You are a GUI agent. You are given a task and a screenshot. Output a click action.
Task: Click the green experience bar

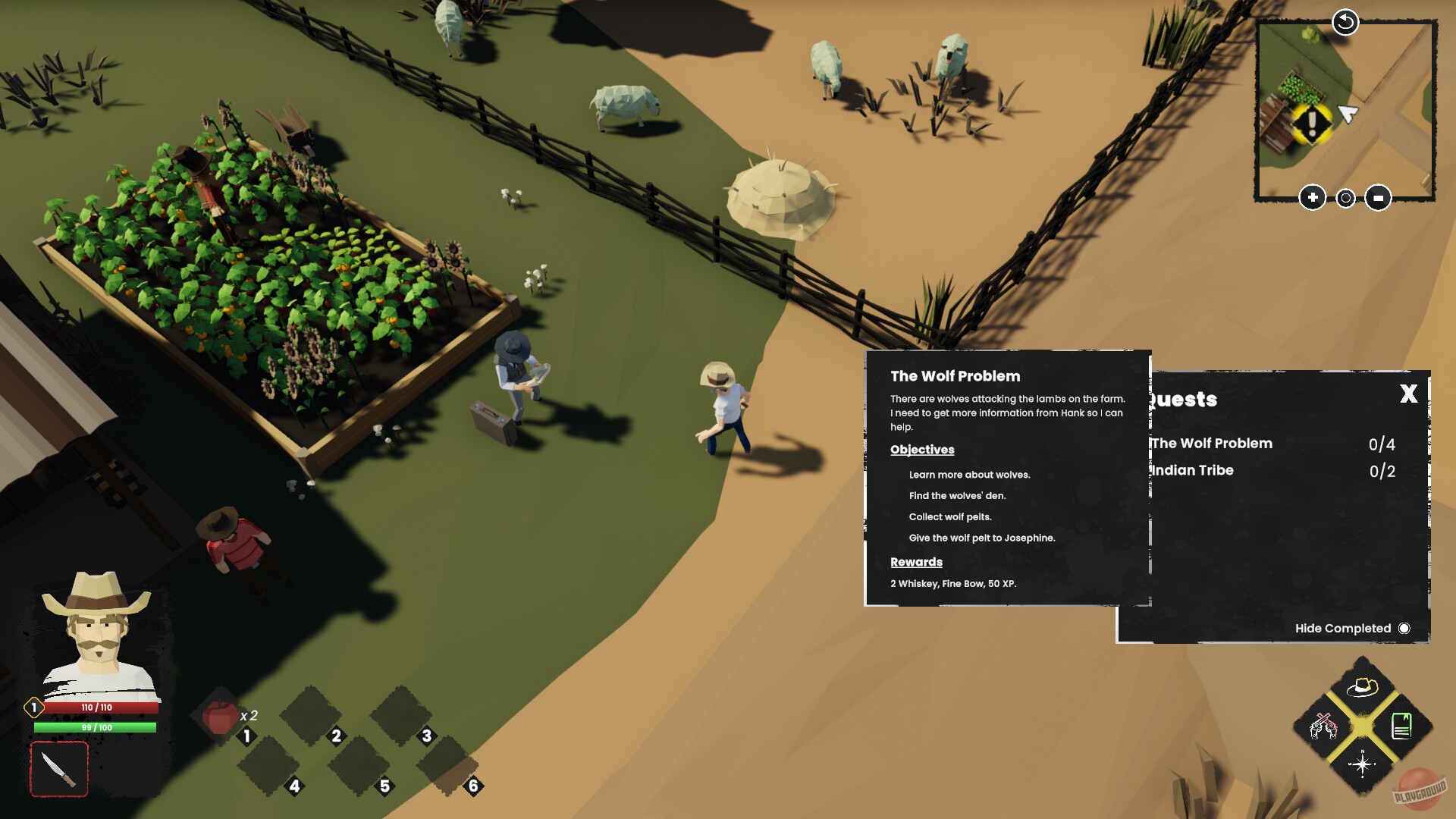[97, 726]
